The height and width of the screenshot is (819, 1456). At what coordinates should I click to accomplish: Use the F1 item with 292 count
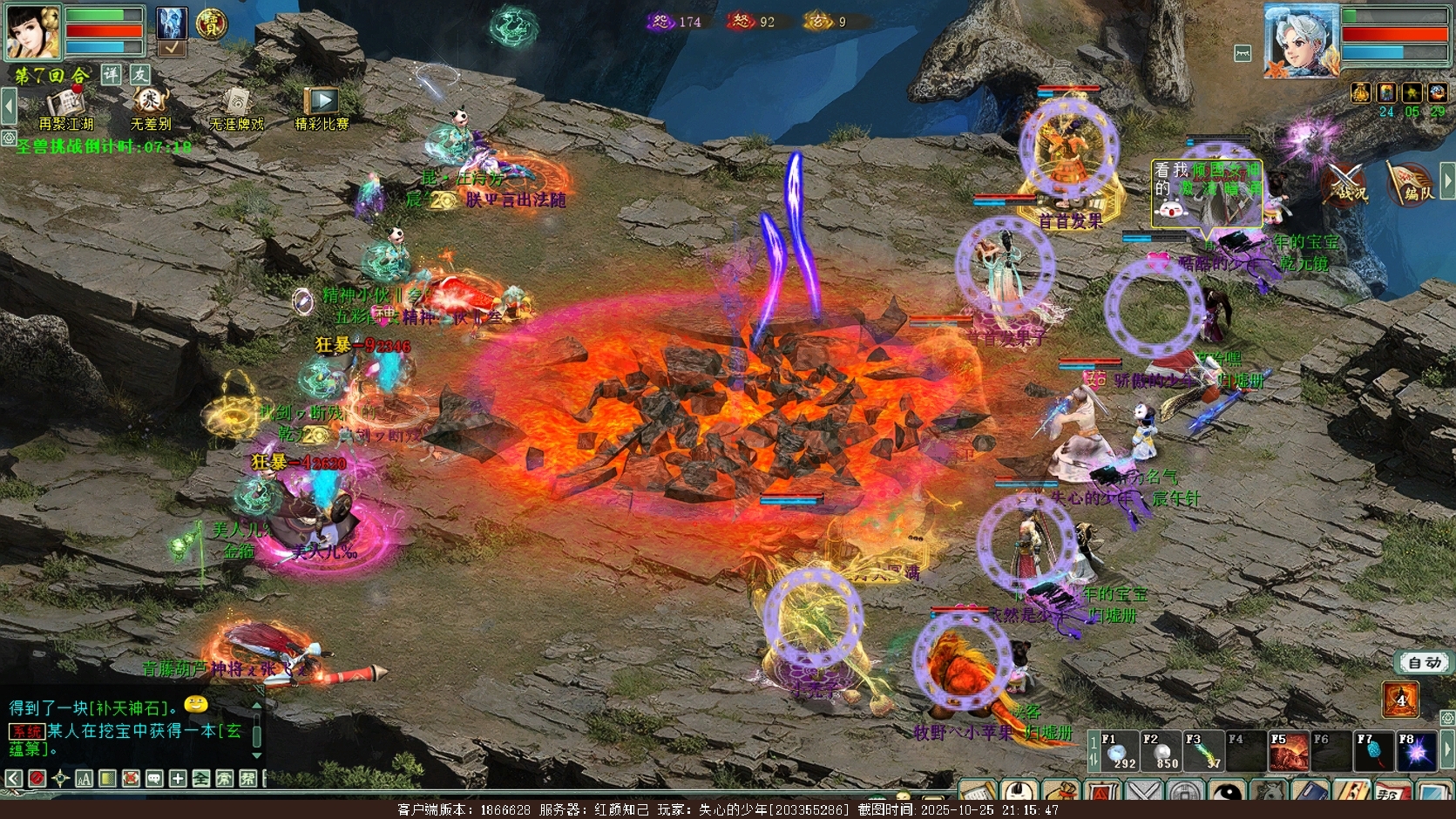click(x=1119, y=753)
